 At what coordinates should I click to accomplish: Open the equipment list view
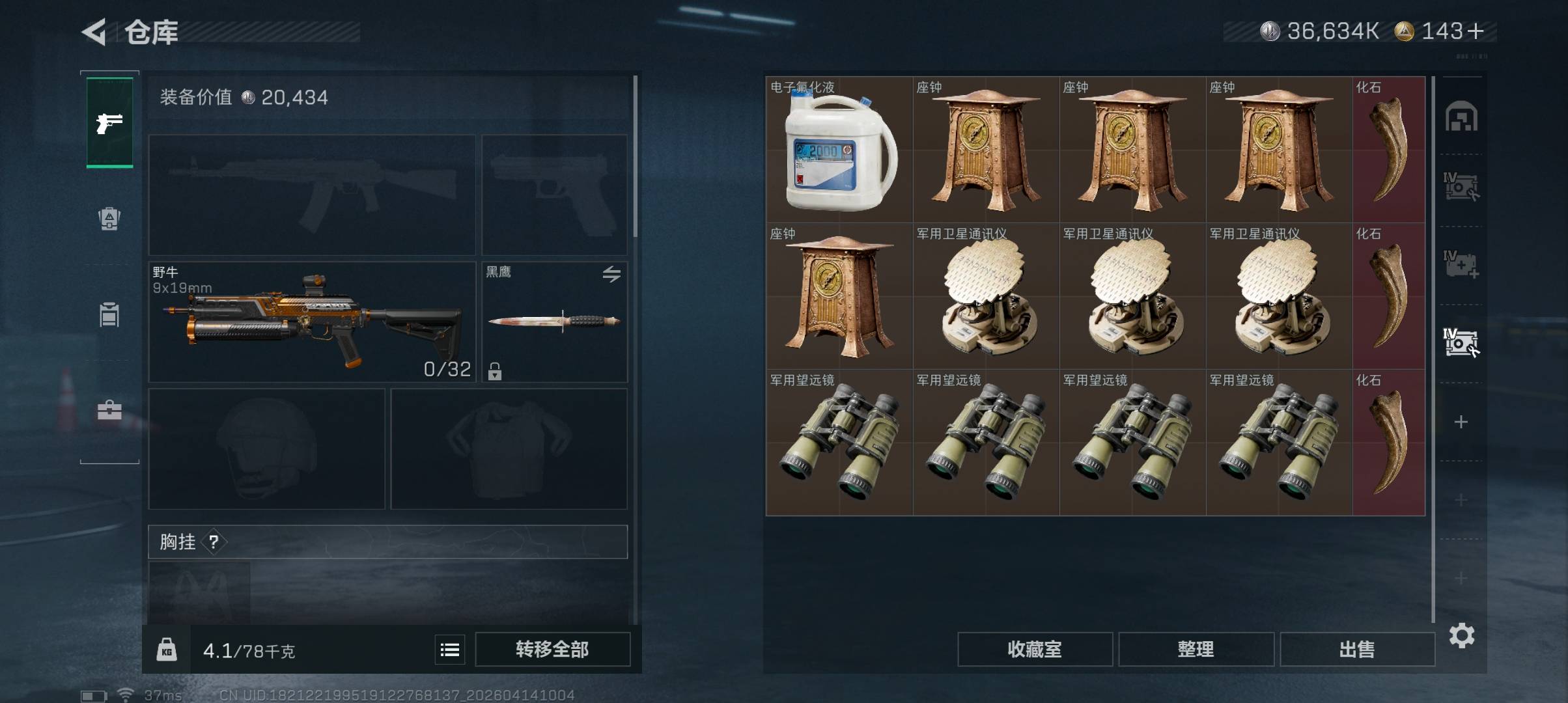click(450, 650)
